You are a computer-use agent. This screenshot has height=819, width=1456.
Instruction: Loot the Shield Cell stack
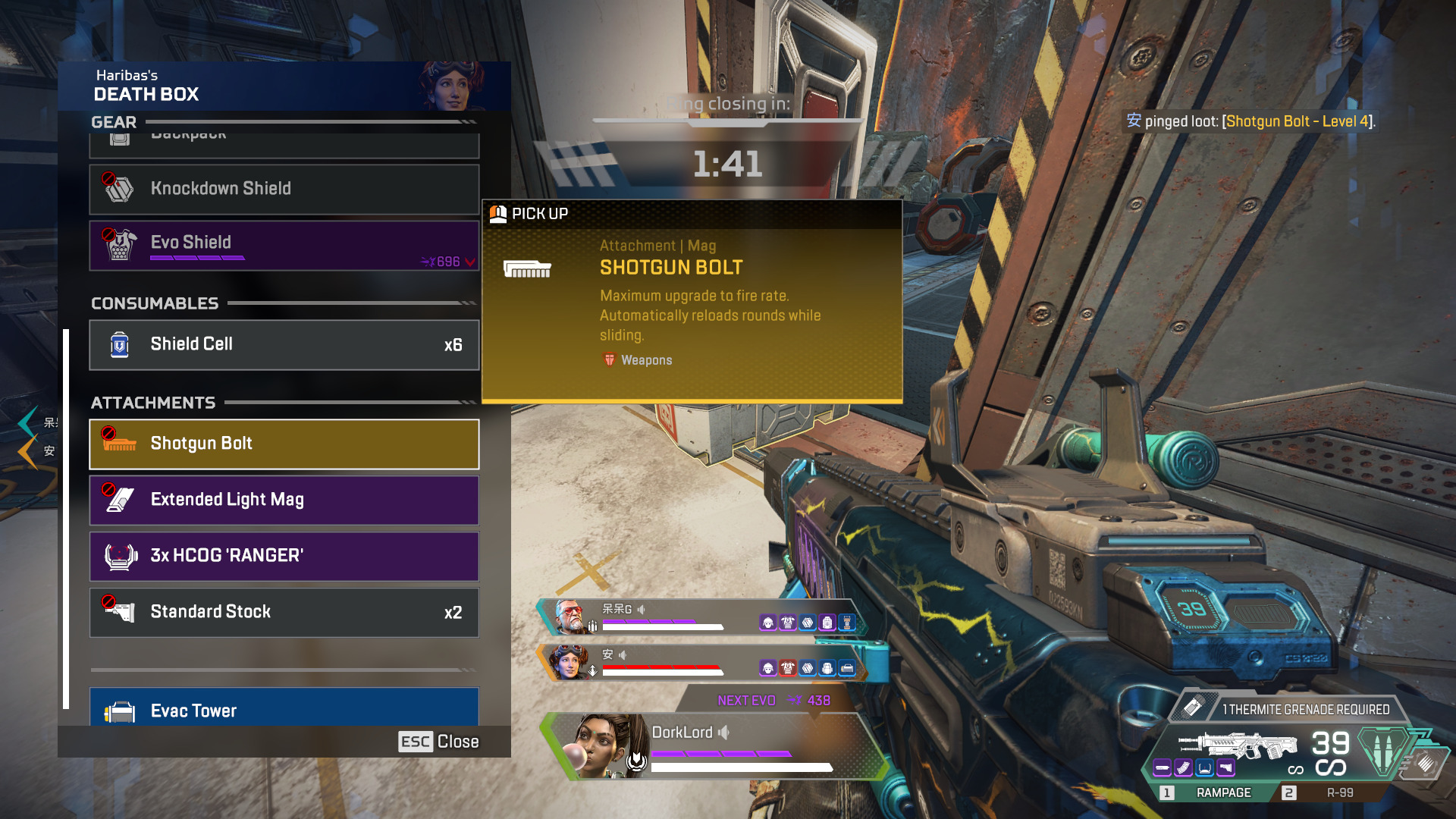click(284, 344)
